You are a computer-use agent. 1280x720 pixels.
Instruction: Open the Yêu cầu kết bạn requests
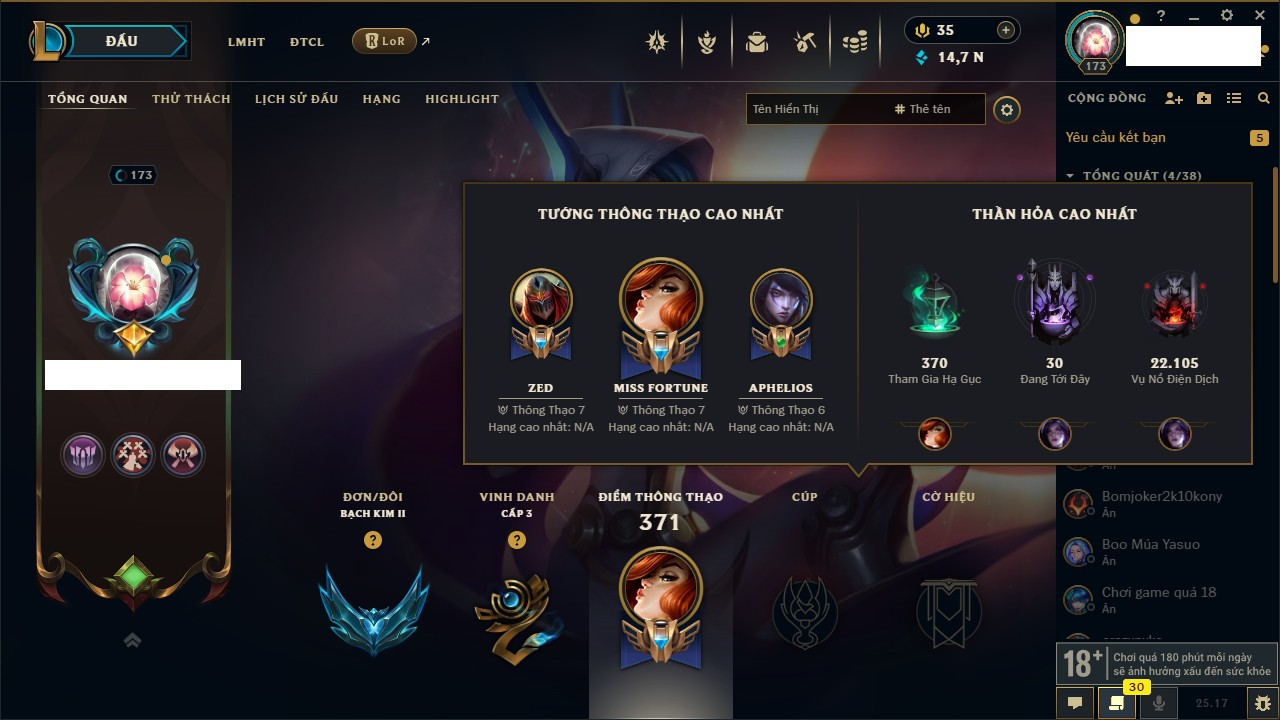(x=1115, y=137)
